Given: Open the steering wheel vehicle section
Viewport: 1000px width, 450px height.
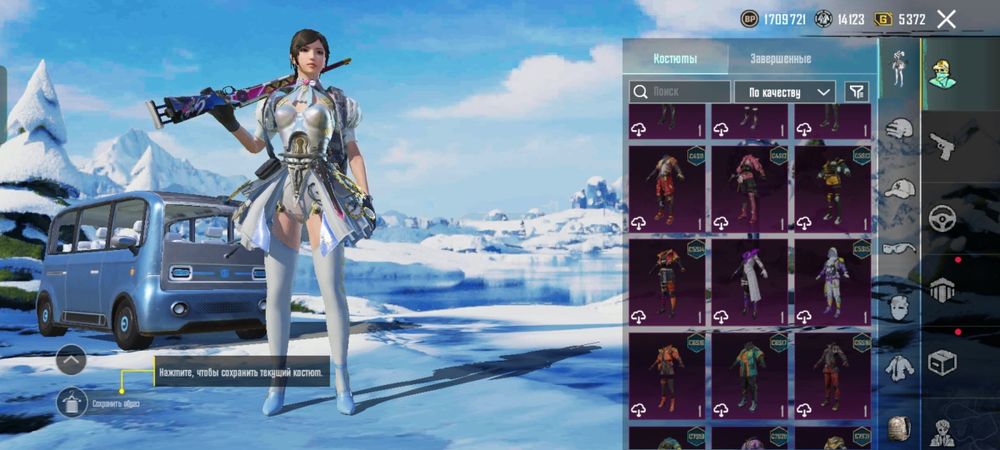Looking at the screenshot, I should (942, 219).
